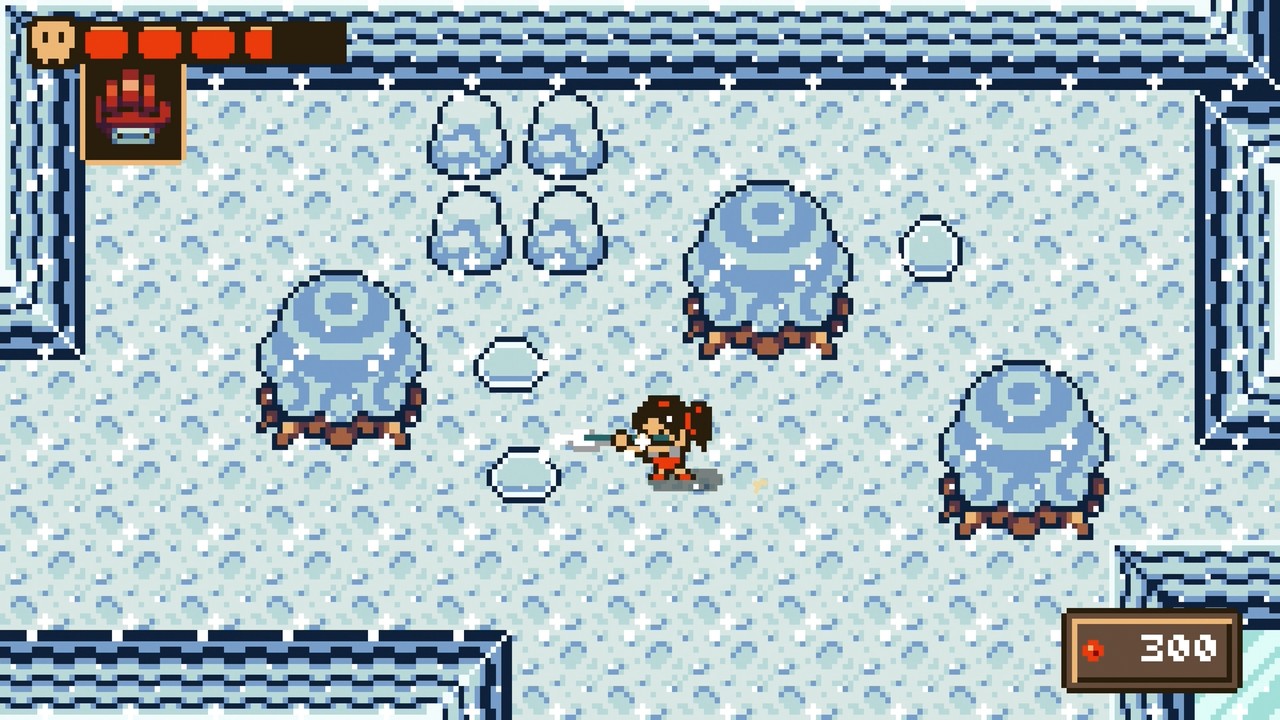1280x720 pixels.
Task: Click the empty slot in the health bar
Action: pyautogui.click(x=310, y=42)
